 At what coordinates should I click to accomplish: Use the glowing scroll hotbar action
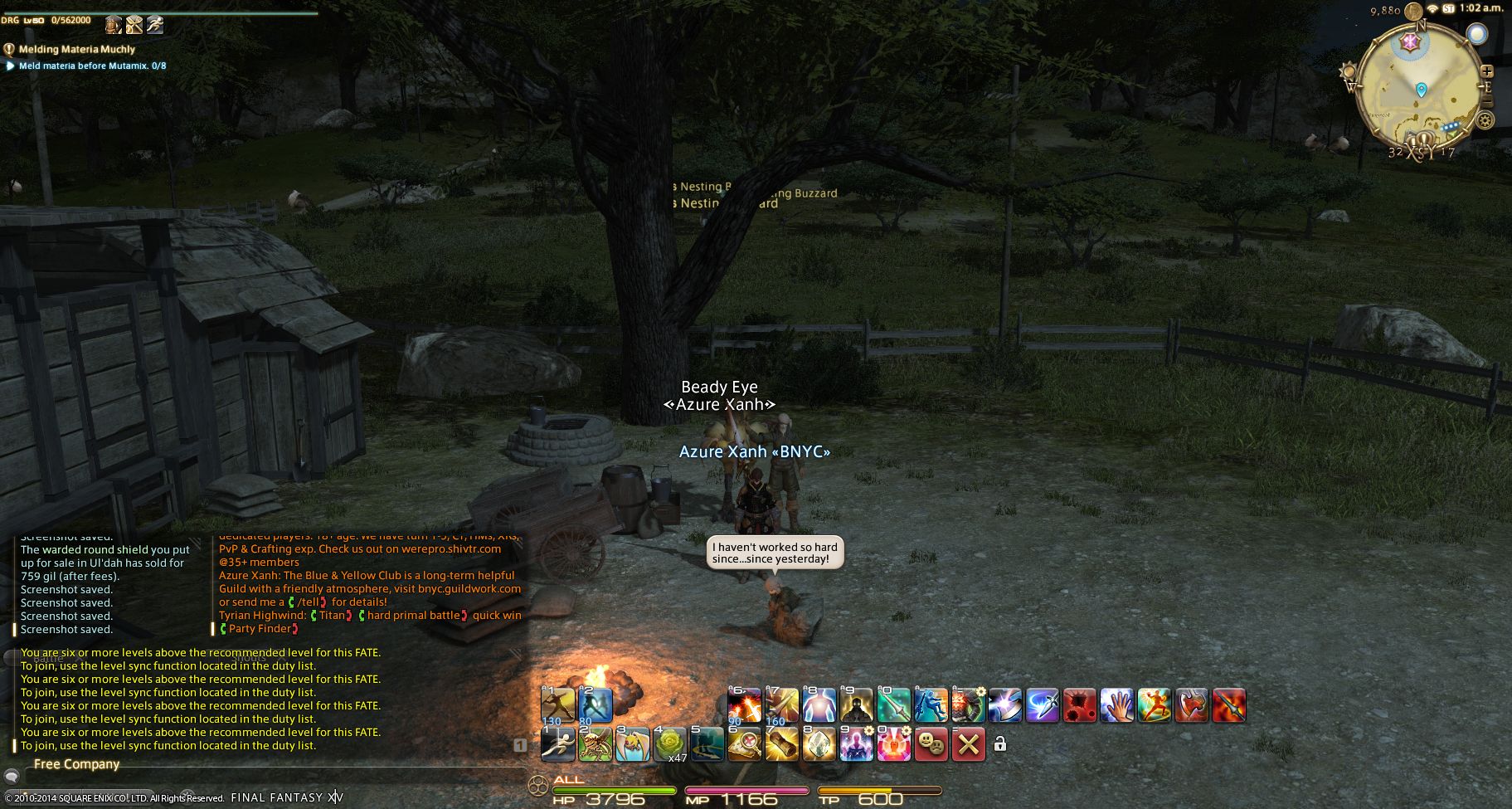[781, 745]
